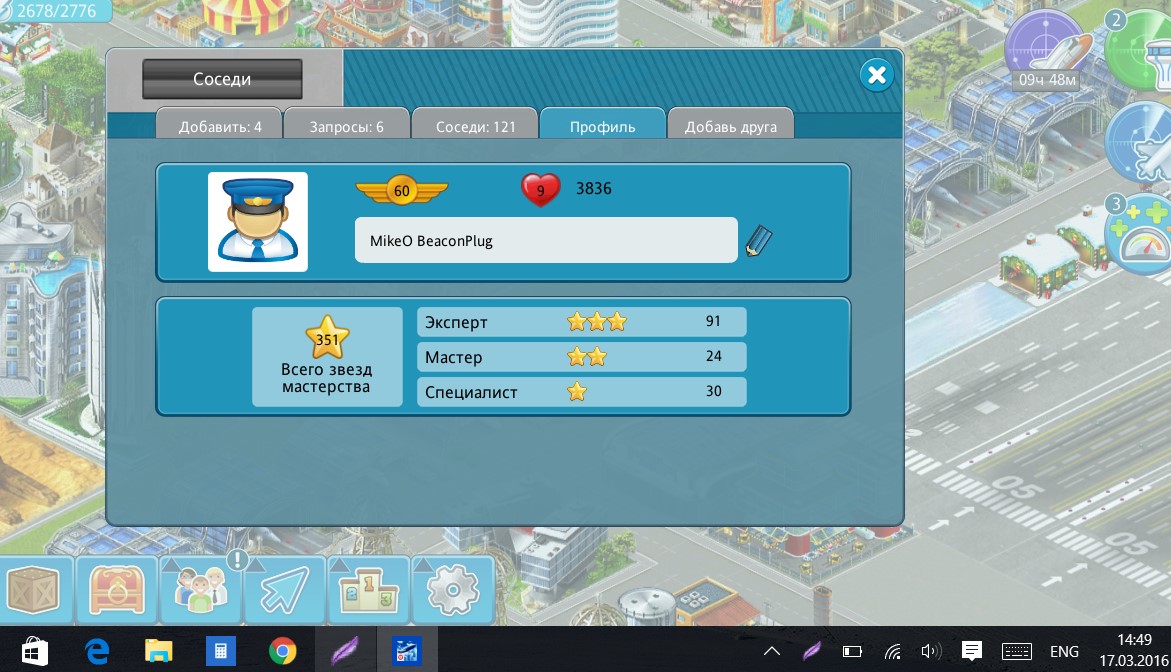Screen dimensions: 1171x672
Task: Show the Соседи: 121 tab
Action: pos(475,127)
